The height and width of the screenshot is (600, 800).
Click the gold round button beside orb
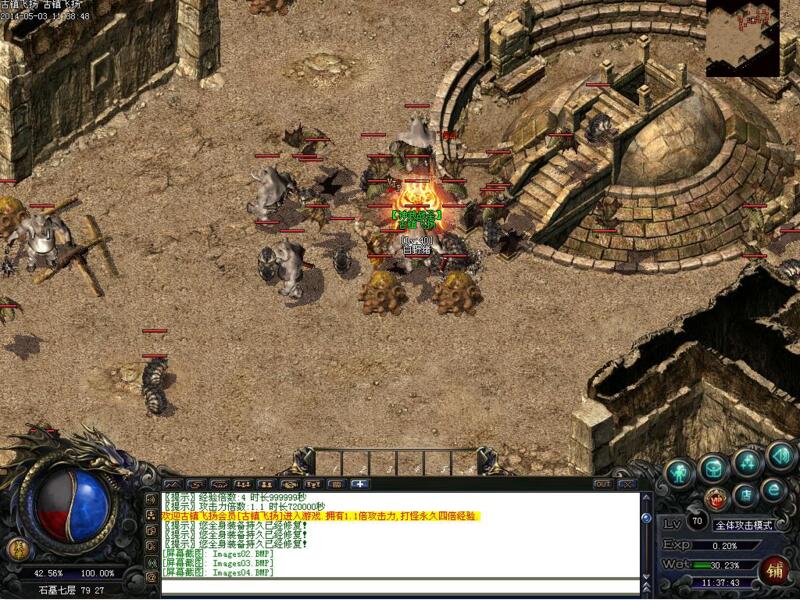click(x=19, y=548)
